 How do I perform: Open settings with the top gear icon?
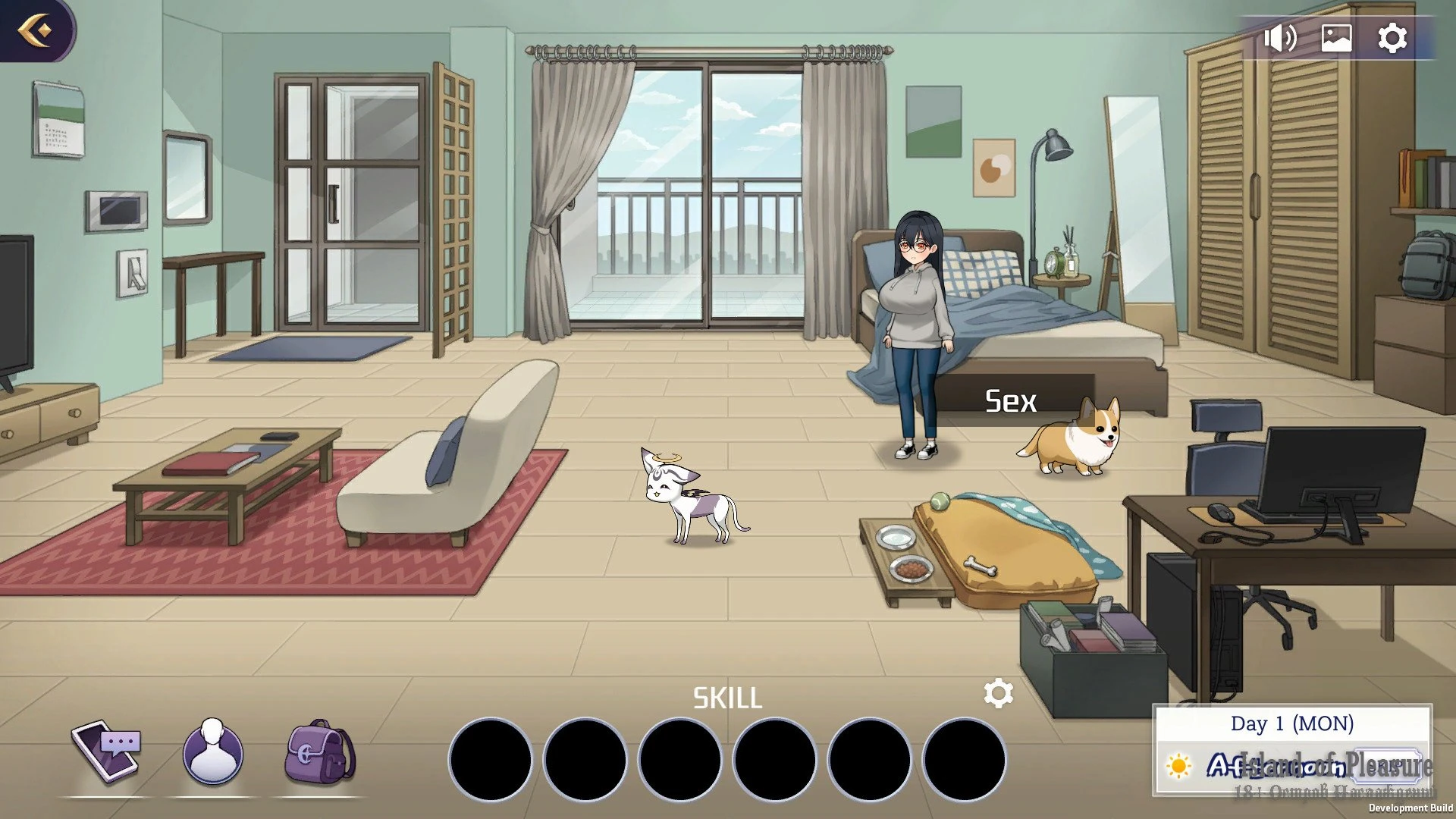tap(1392, 38)
